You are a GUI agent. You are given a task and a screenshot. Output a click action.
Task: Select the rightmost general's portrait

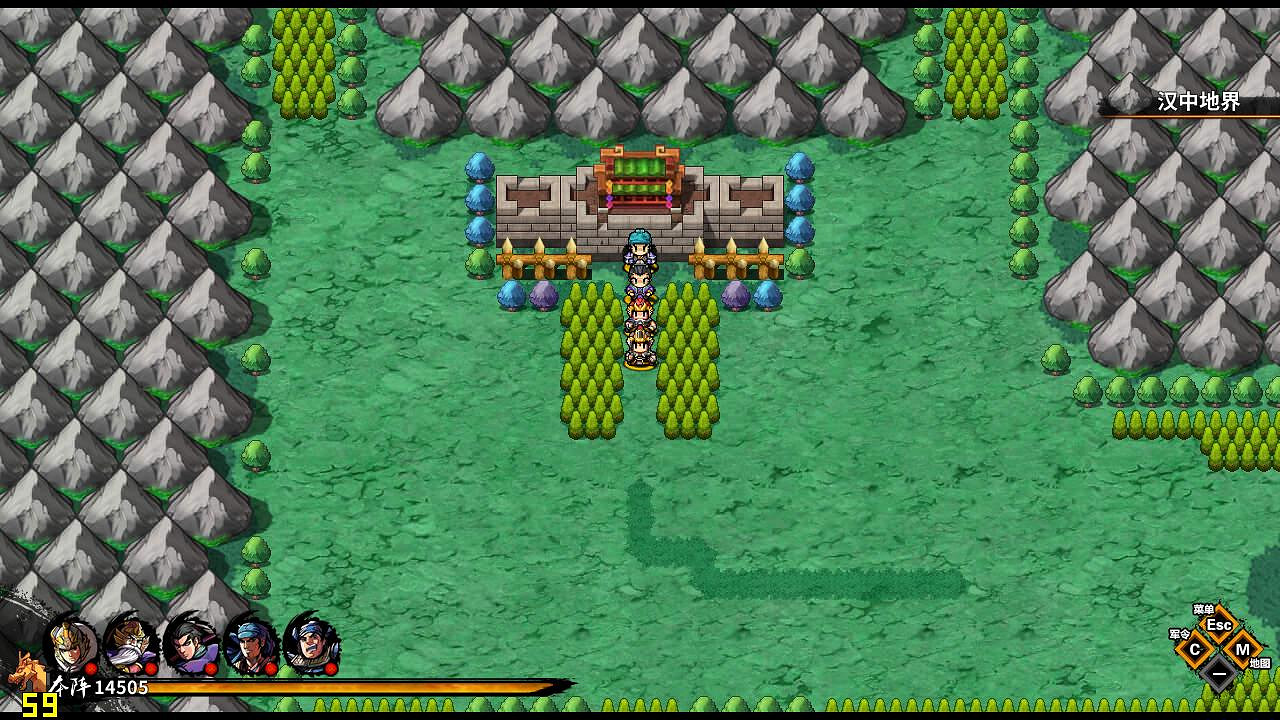pyautogui.click(x=312, y=646)
